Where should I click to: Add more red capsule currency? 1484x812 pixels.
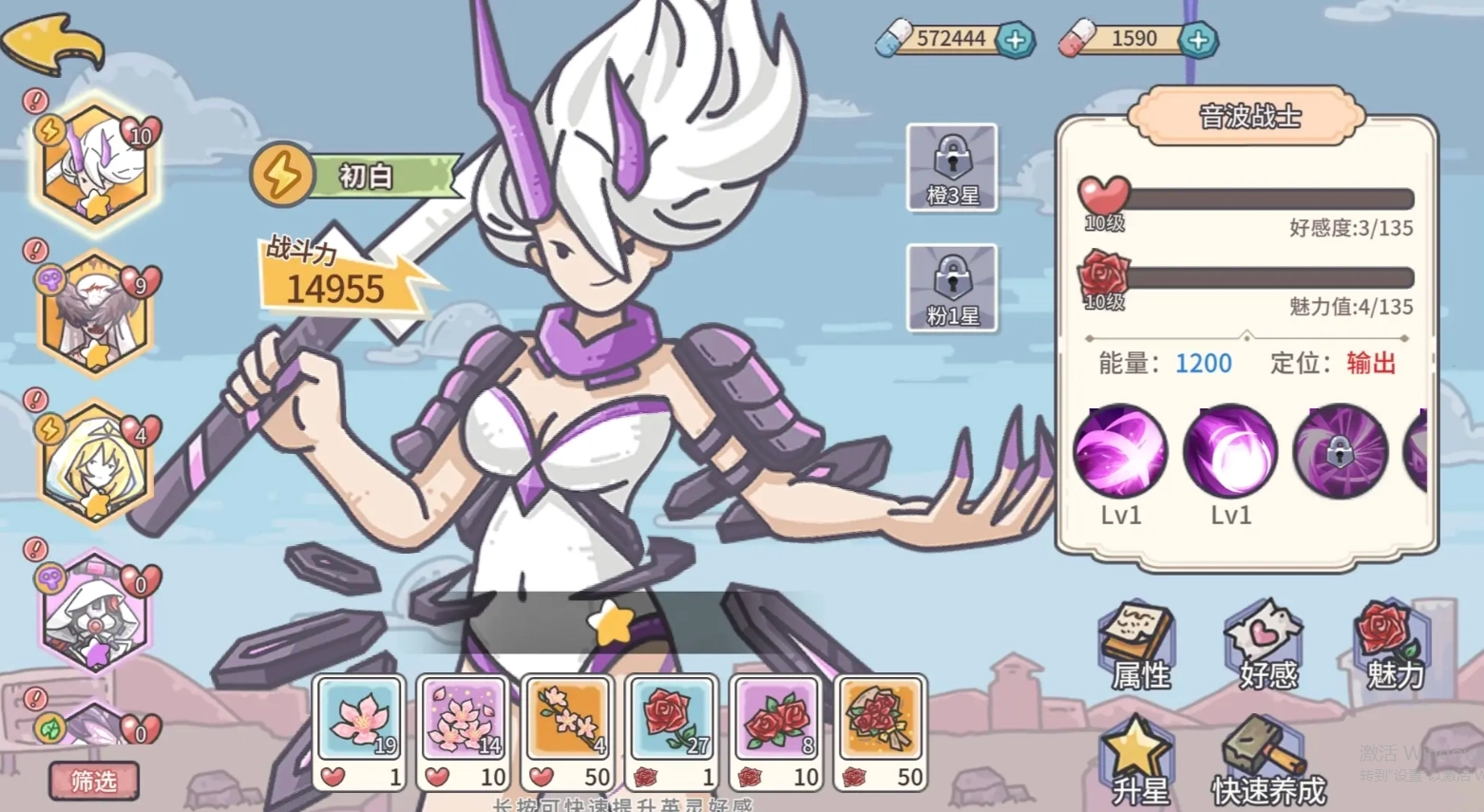(x=1198, y=40)
